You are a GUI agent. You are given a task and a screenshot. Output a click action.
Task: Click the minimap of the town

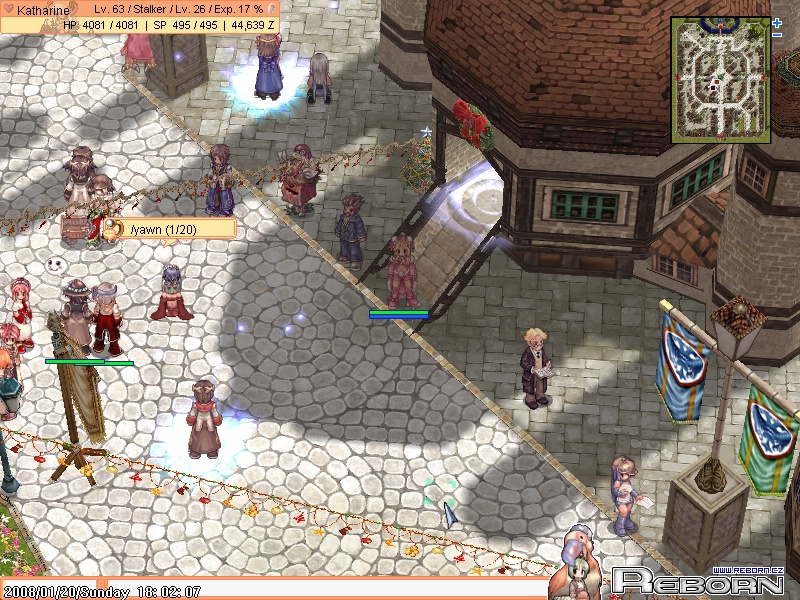tap(719, 76)
